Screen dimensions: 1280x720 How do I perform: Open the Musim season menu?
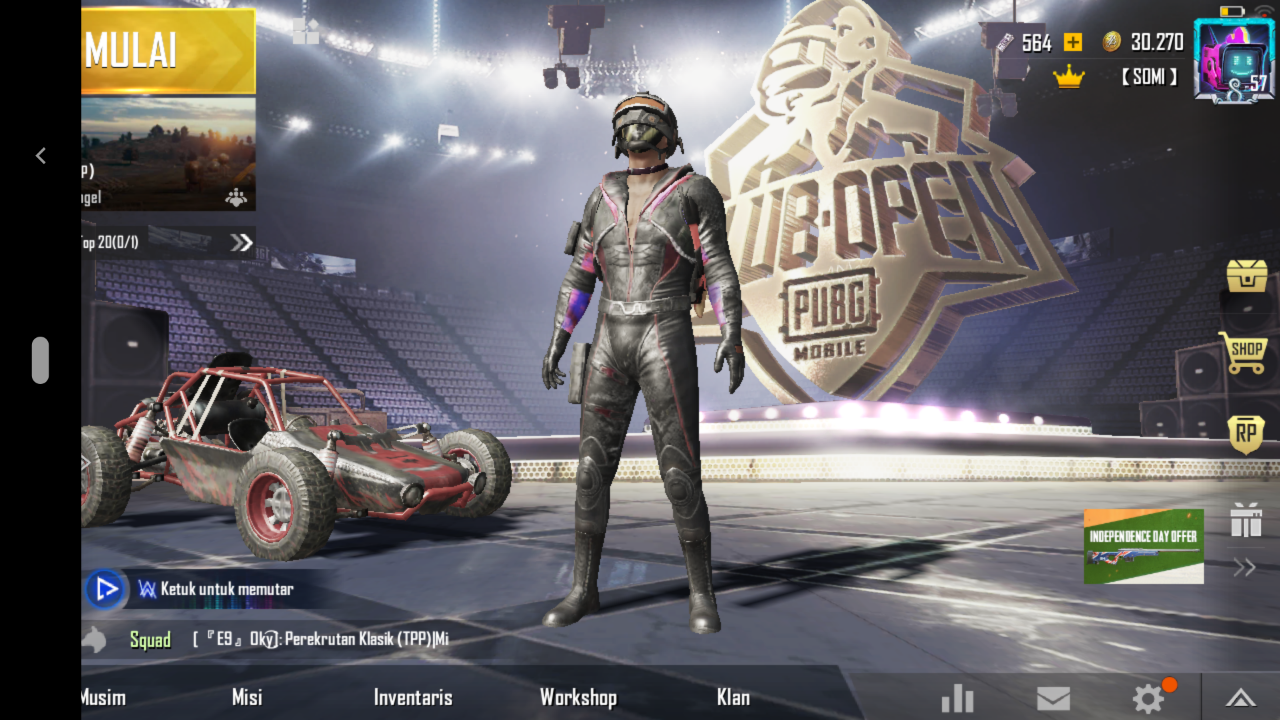[103, 697]
